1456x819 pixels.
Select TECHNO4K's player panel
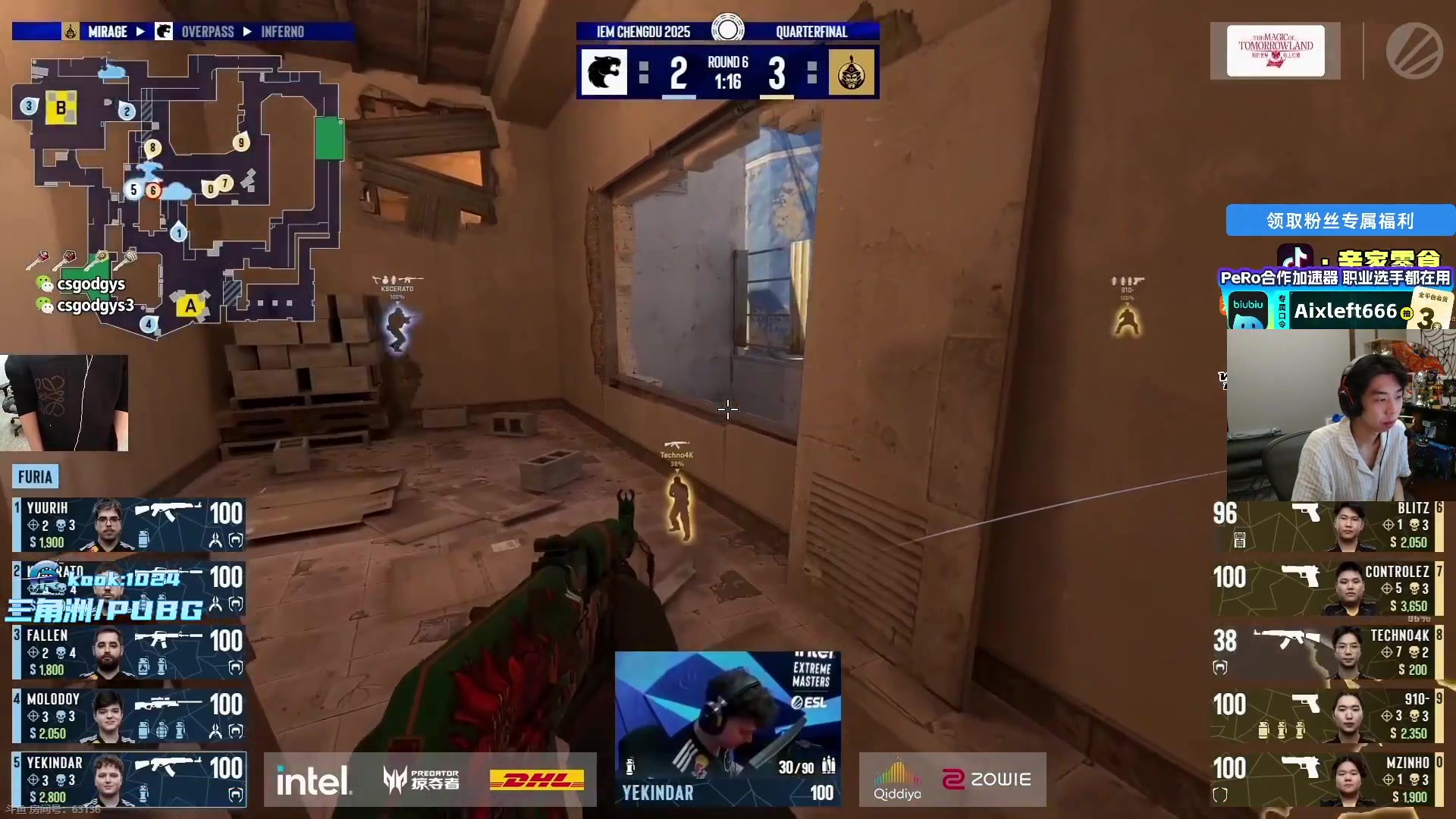(1327, 652)
